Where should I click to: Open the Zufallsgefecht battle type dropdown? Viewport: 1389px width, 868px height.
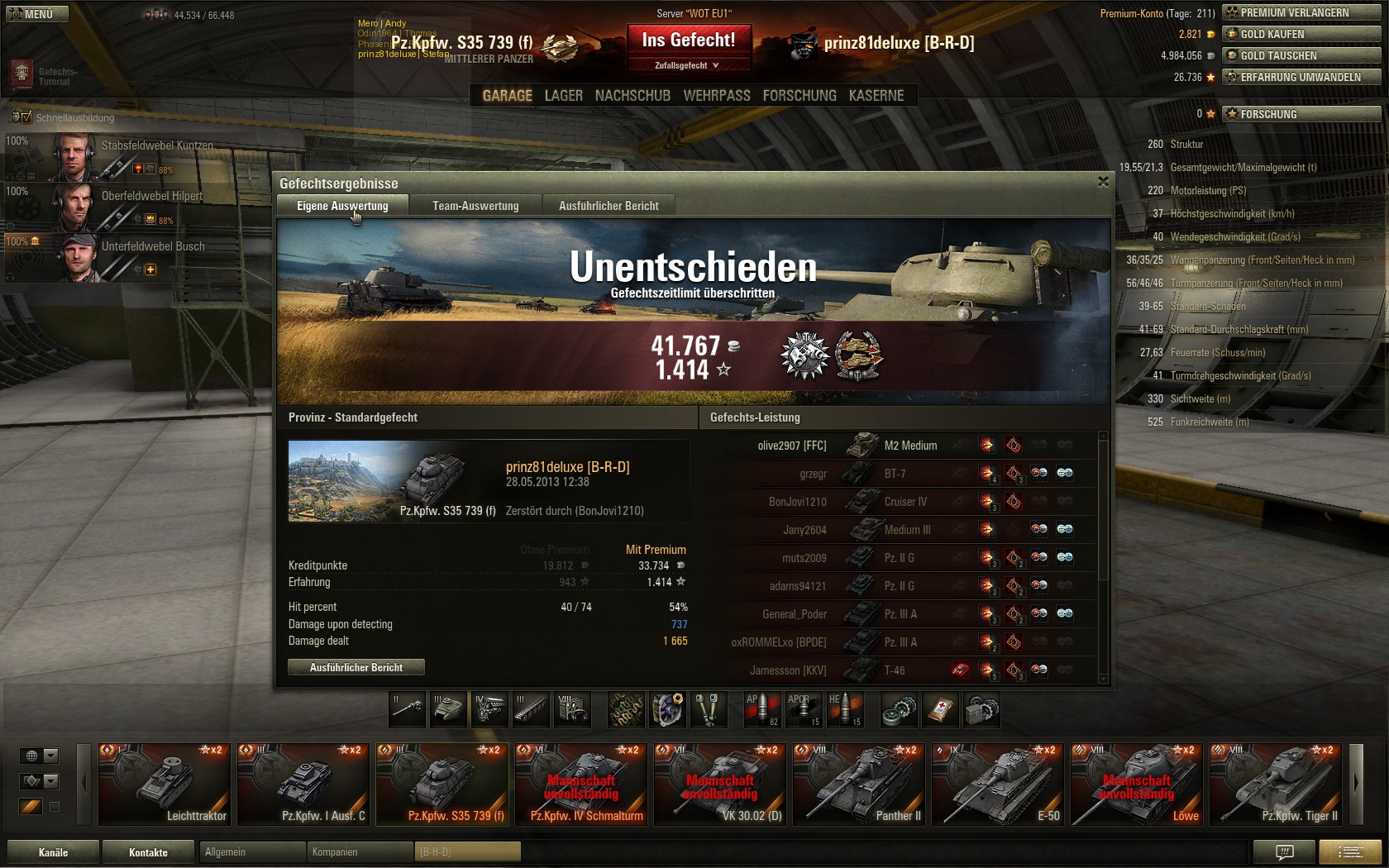pos(688,65)
